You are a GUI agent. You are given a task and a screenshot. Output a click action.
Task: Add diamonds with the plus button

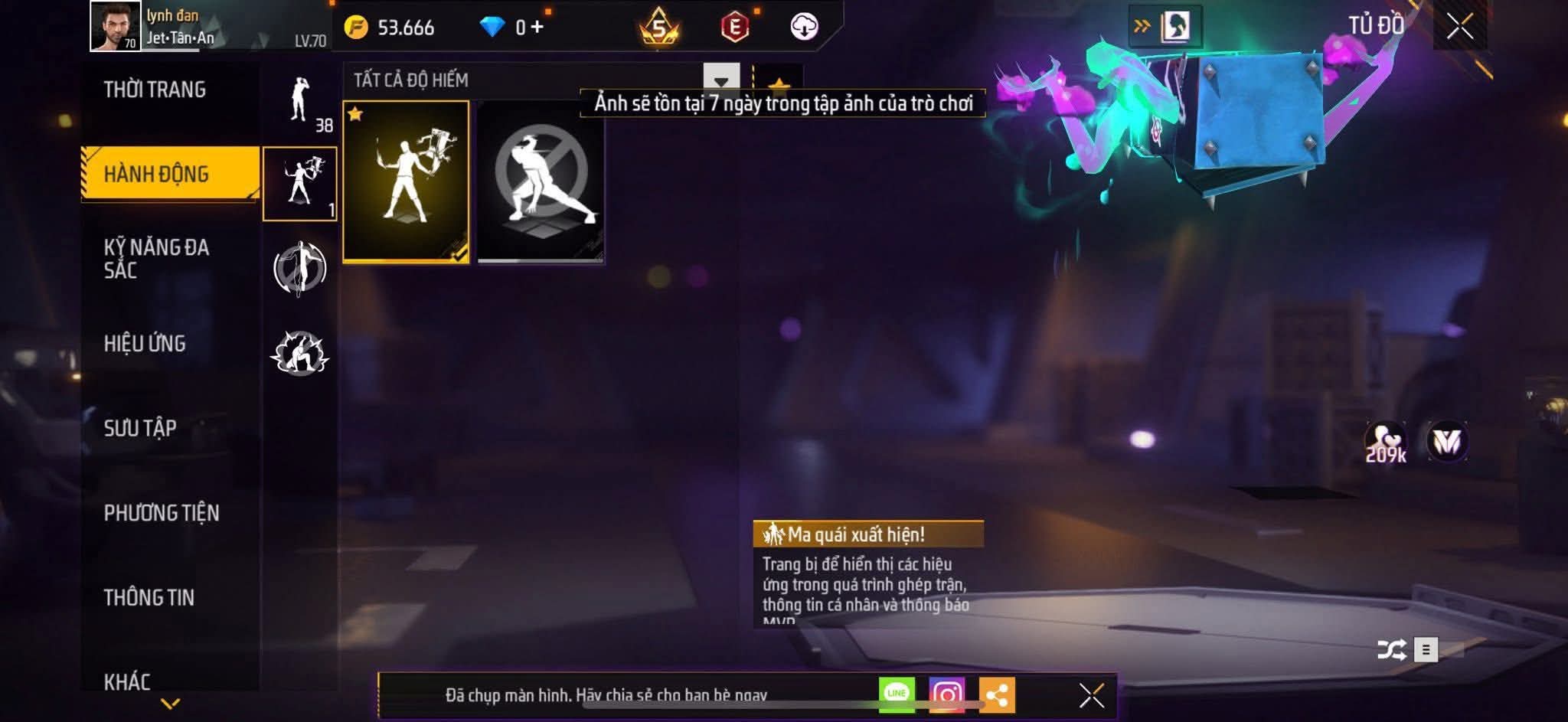click(537, 28)
